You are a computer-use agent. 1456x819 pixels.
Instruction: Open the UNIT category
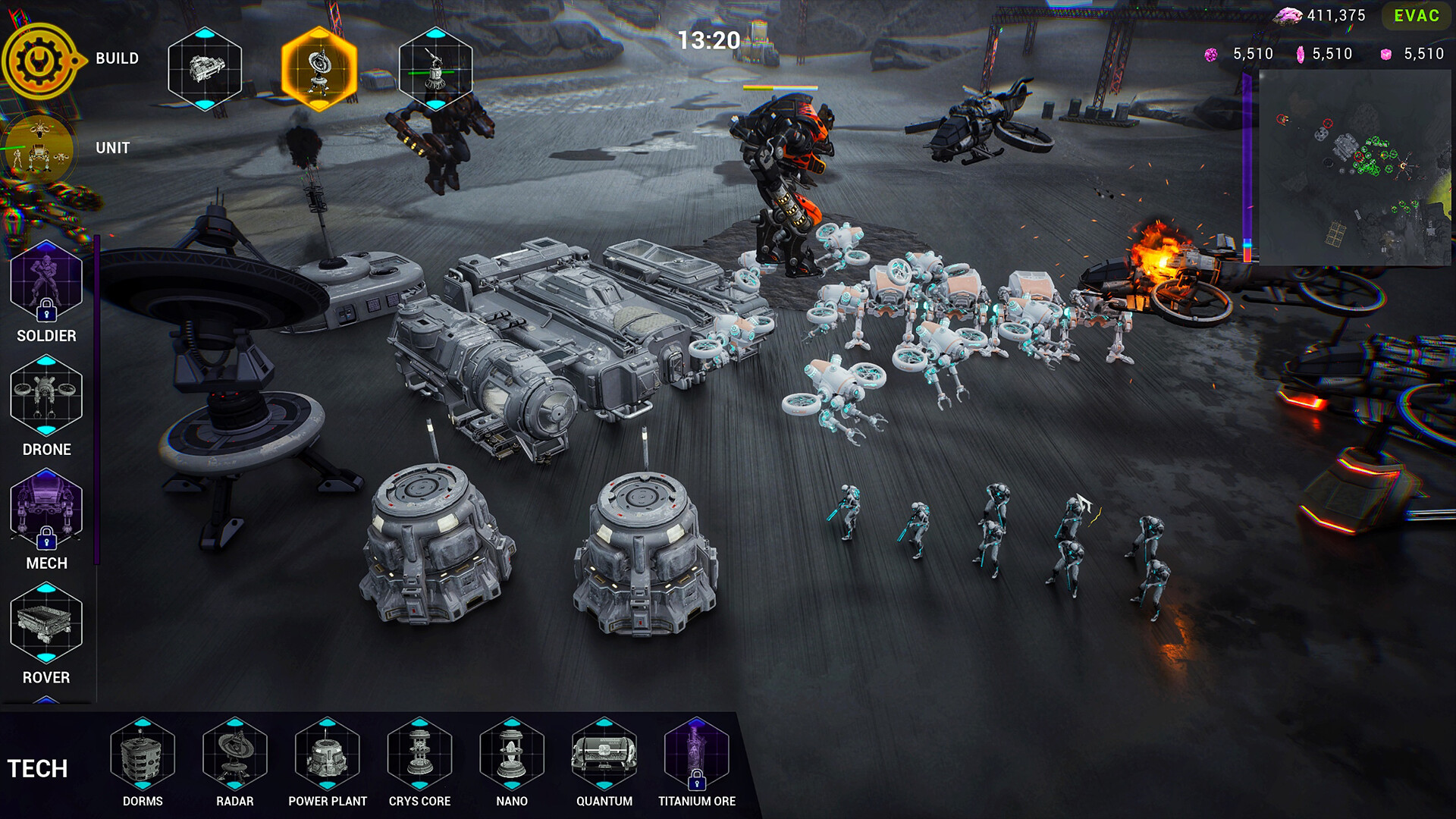point(38,149)
